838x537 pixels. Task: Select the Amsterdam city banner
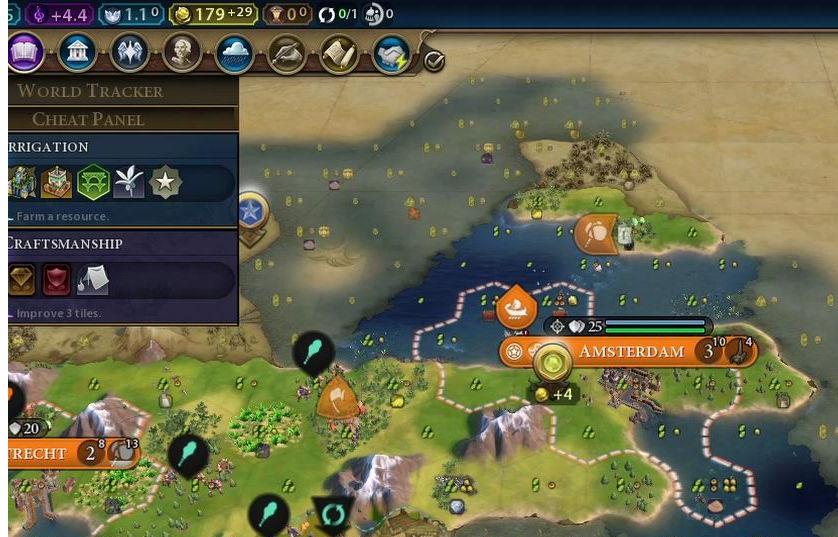click(x=630, y=352)
